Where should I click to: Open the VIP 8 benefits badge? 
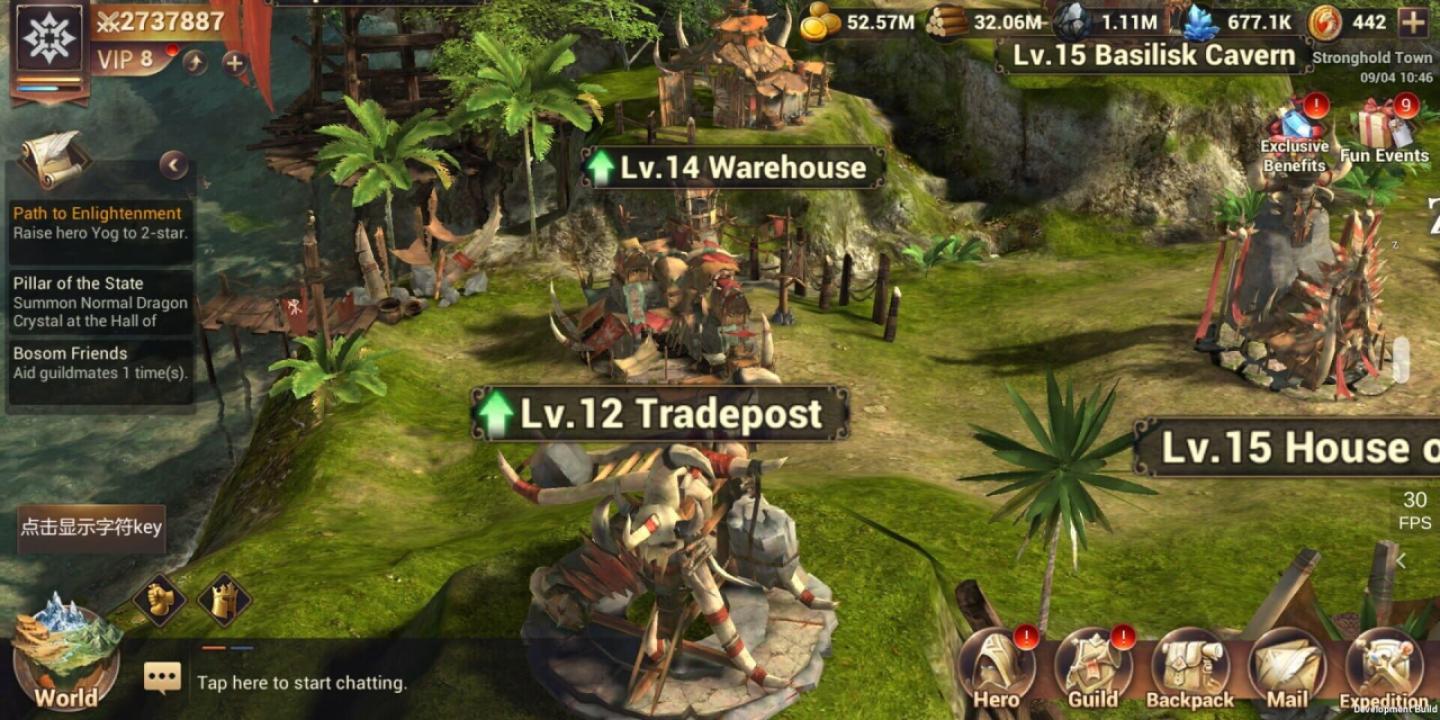(x=126, y=60)
